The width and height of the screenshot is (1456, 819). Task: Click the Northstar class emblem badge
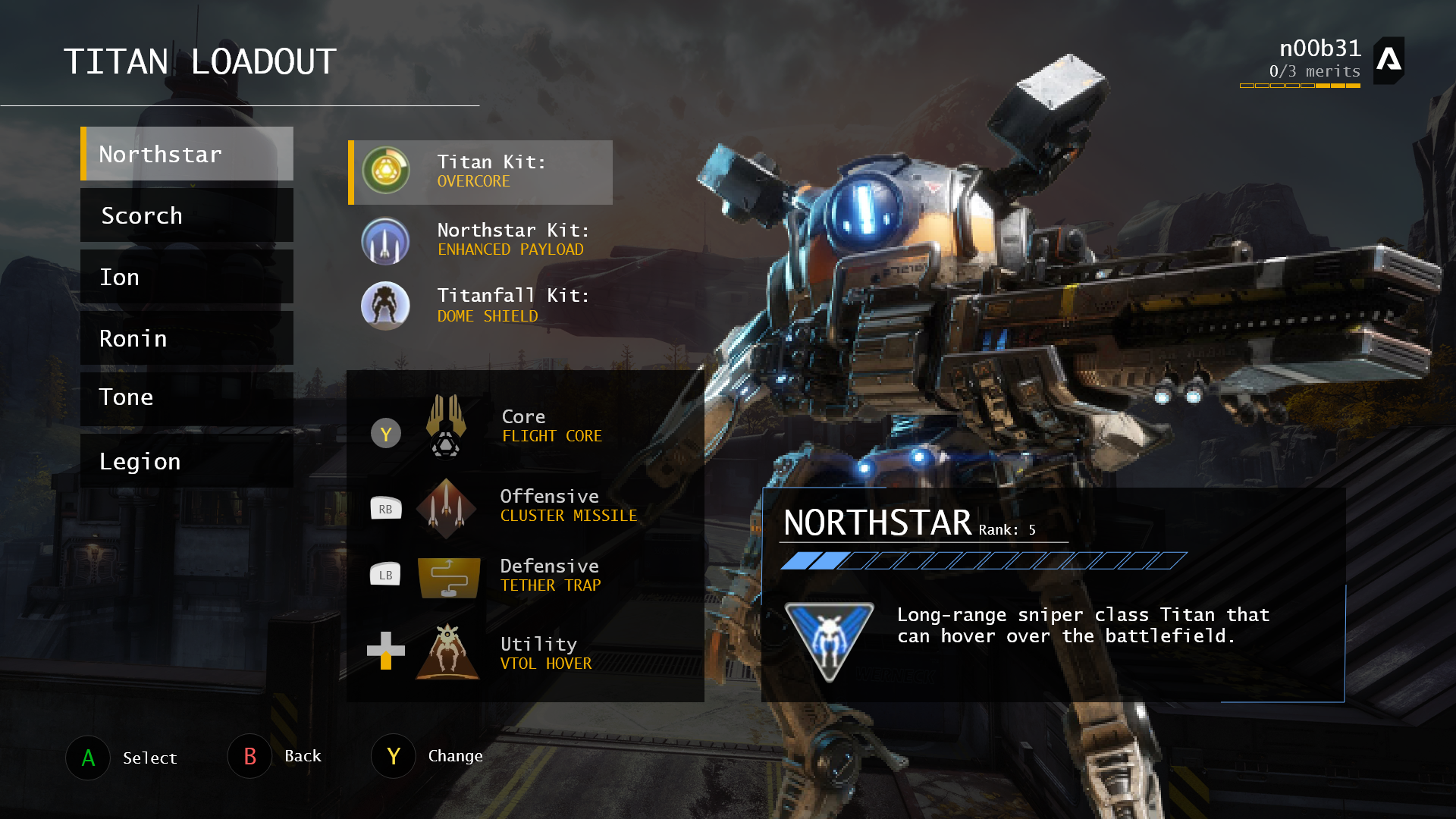pos(829,641)
